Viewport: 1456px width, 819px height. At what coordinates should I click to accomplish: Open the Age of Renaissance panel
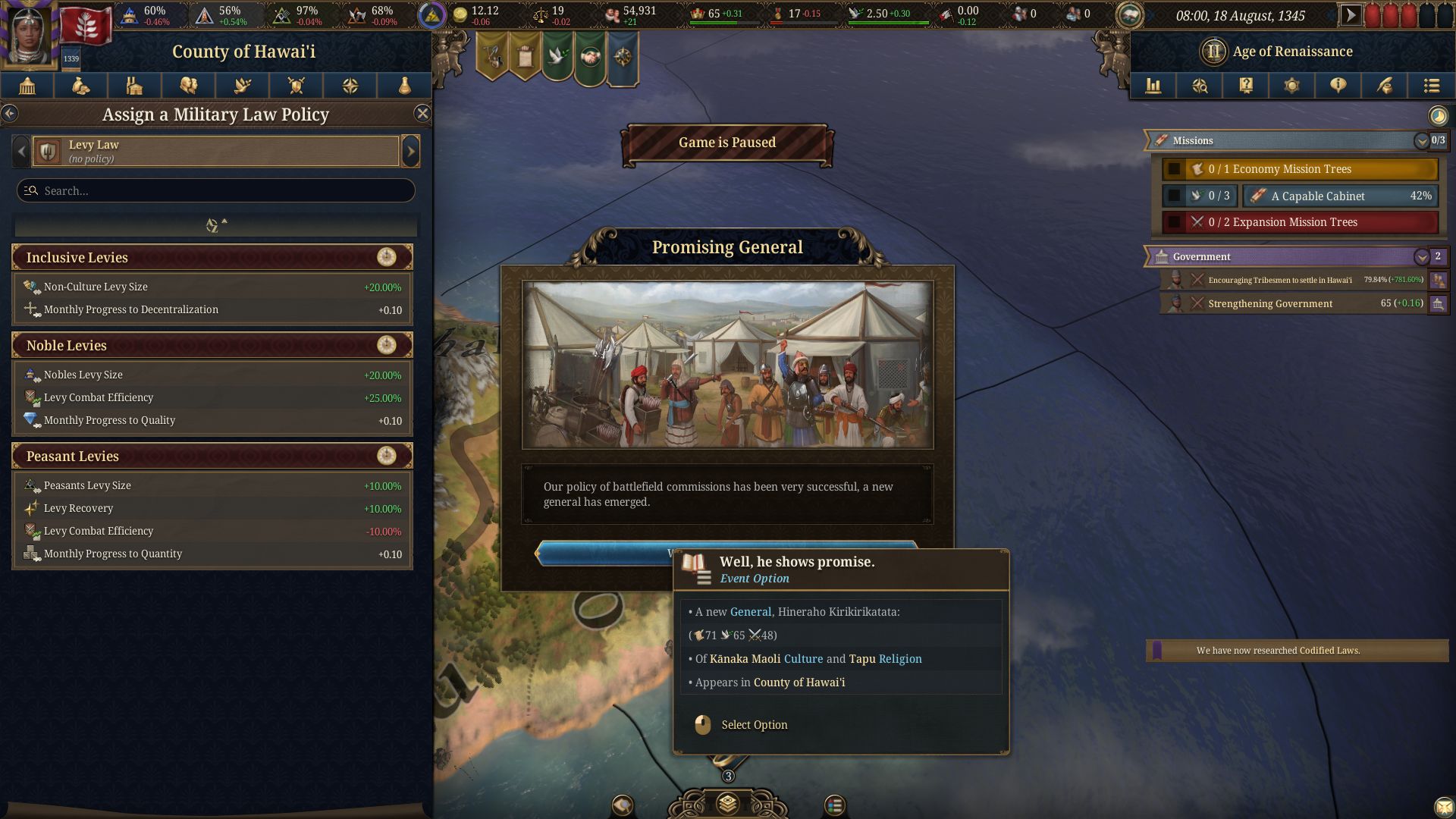tap(1291, 52)
